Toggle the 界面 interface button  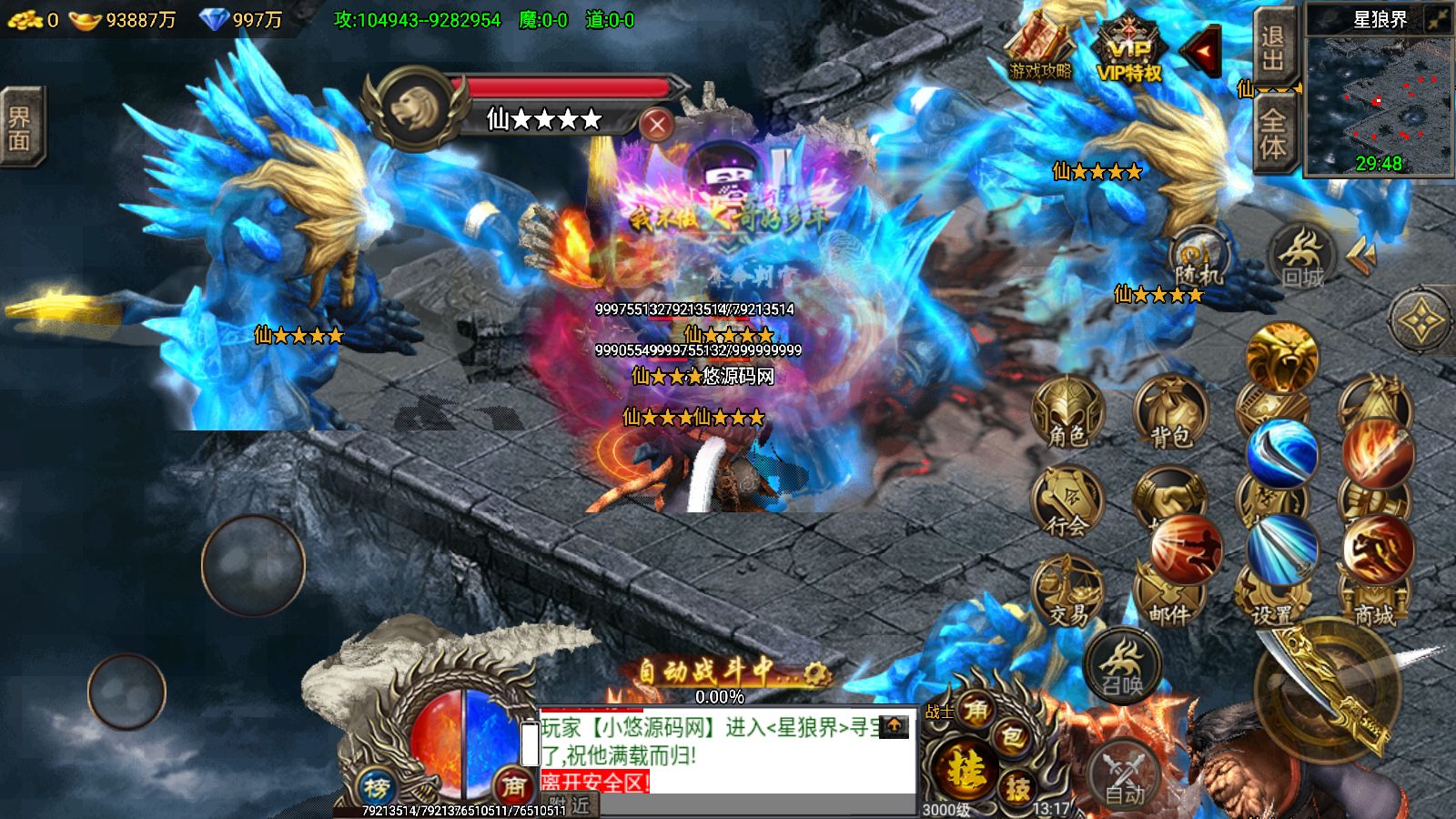(x=20, y=127)
